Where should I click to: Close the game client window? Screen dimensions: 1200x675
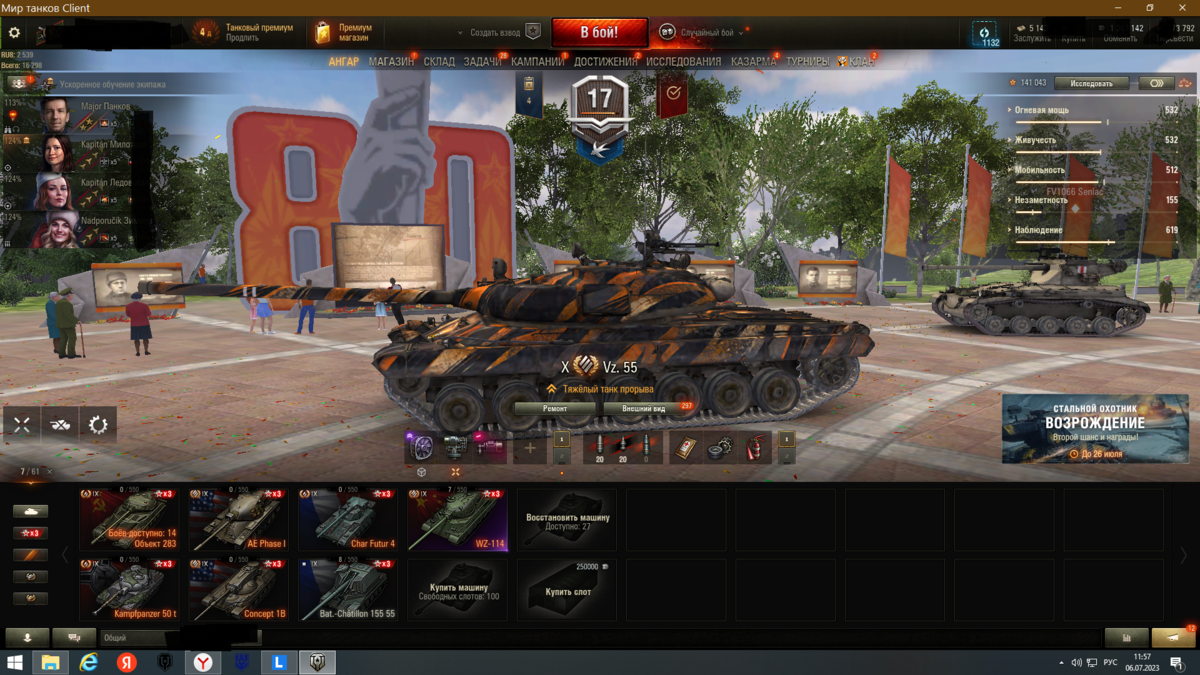tap(1181, 7)
